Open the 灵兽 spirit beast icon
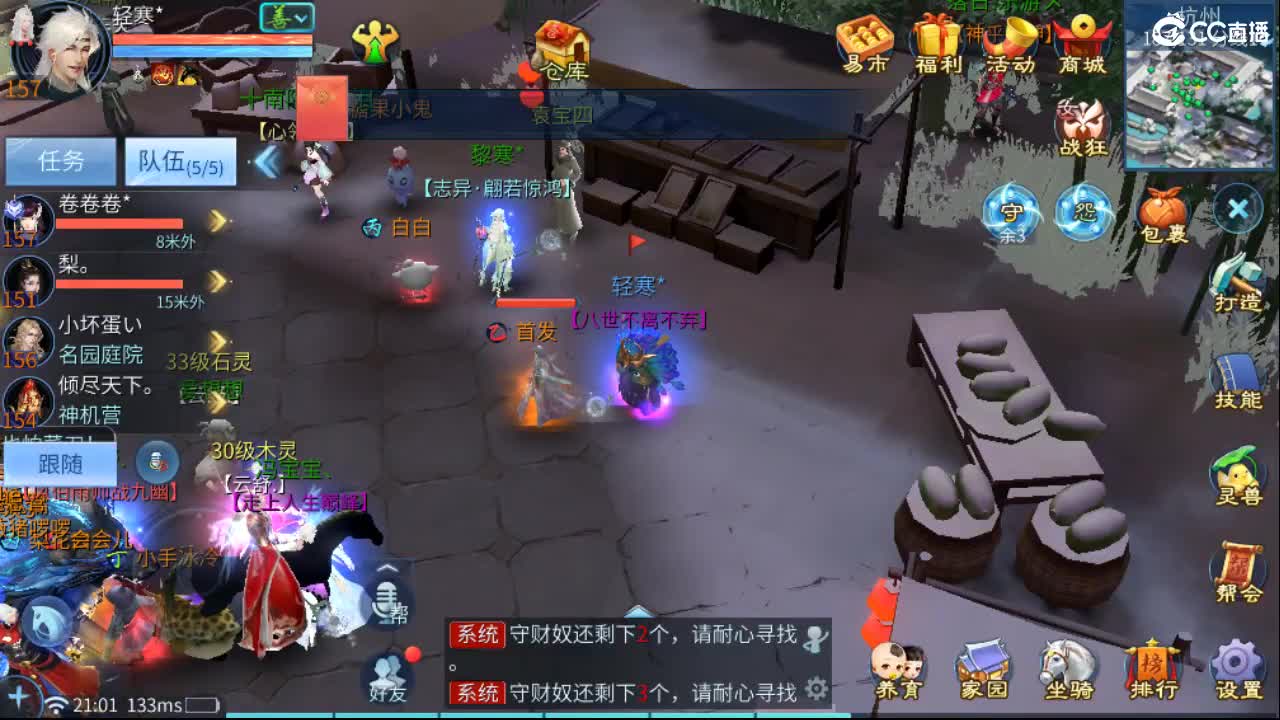 [1237, 470]
